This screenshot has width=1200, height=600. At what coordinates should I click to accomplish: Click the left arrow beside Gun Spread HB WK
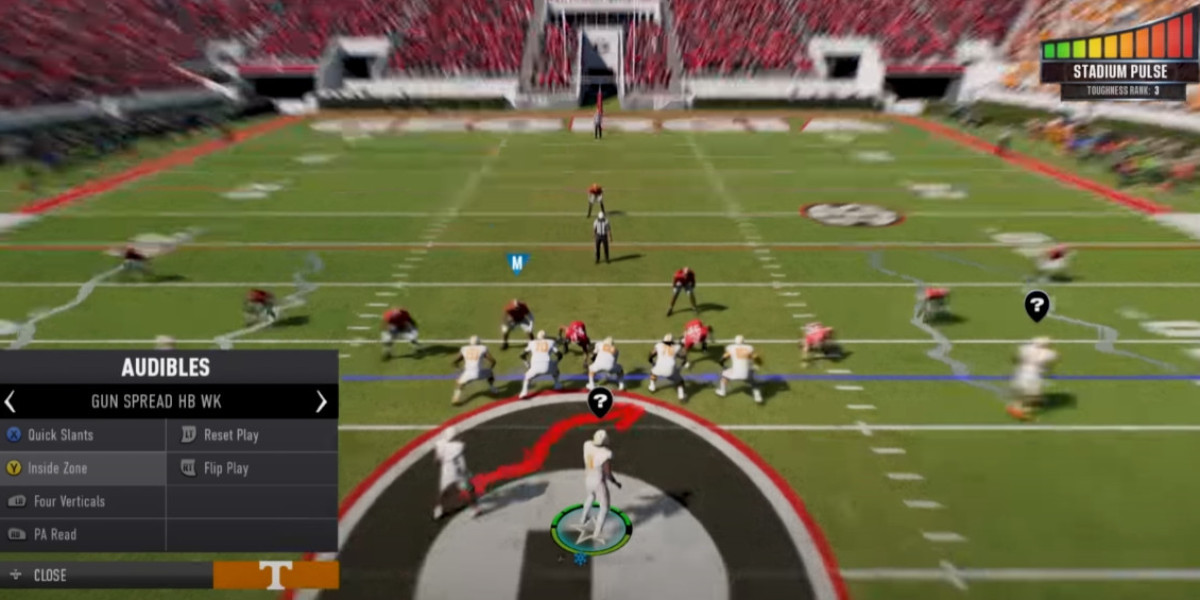click(x=10, y=402)
